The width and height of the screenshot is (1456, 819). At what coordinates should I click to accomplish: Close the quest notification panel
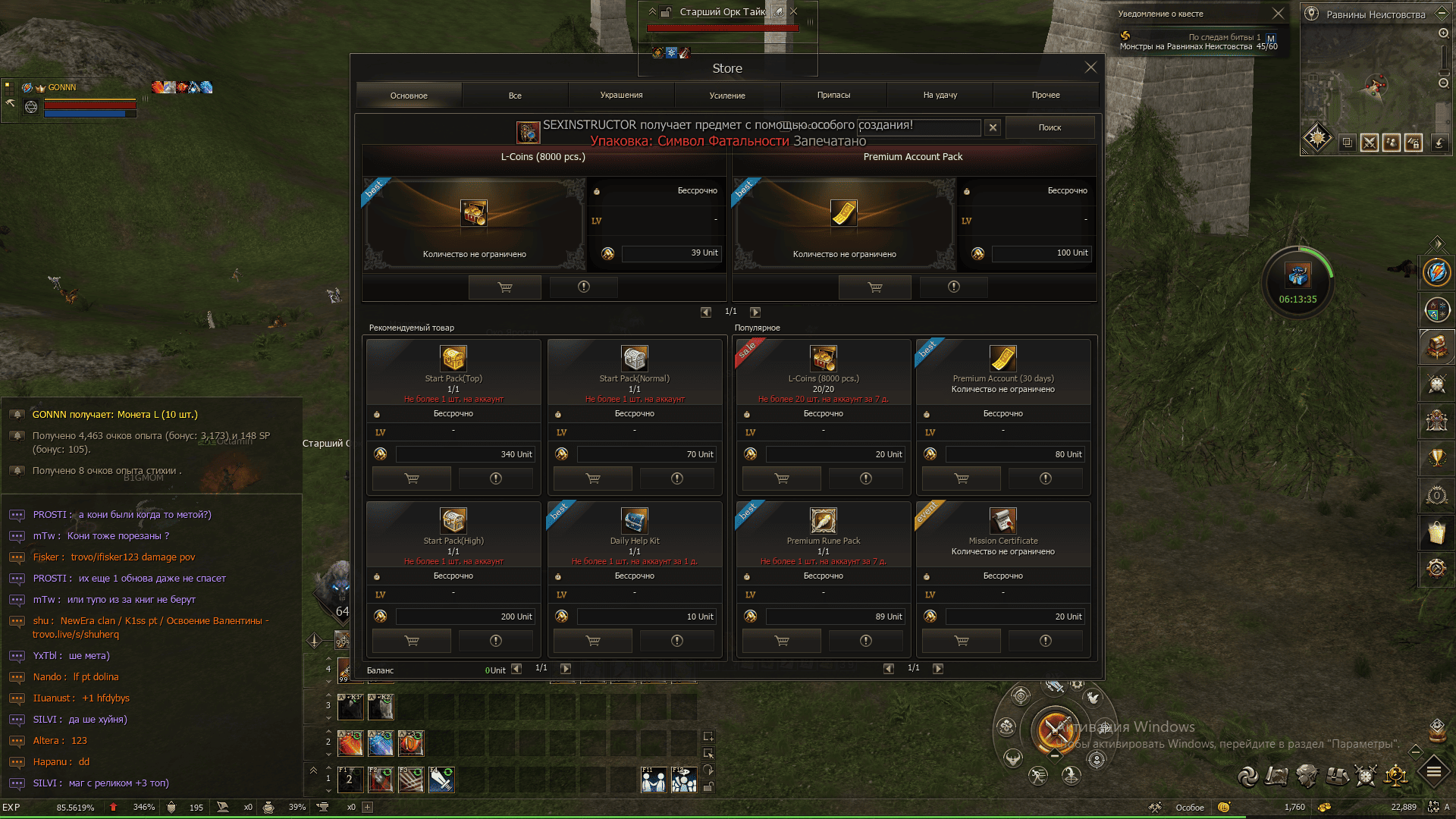[1278, 14]
